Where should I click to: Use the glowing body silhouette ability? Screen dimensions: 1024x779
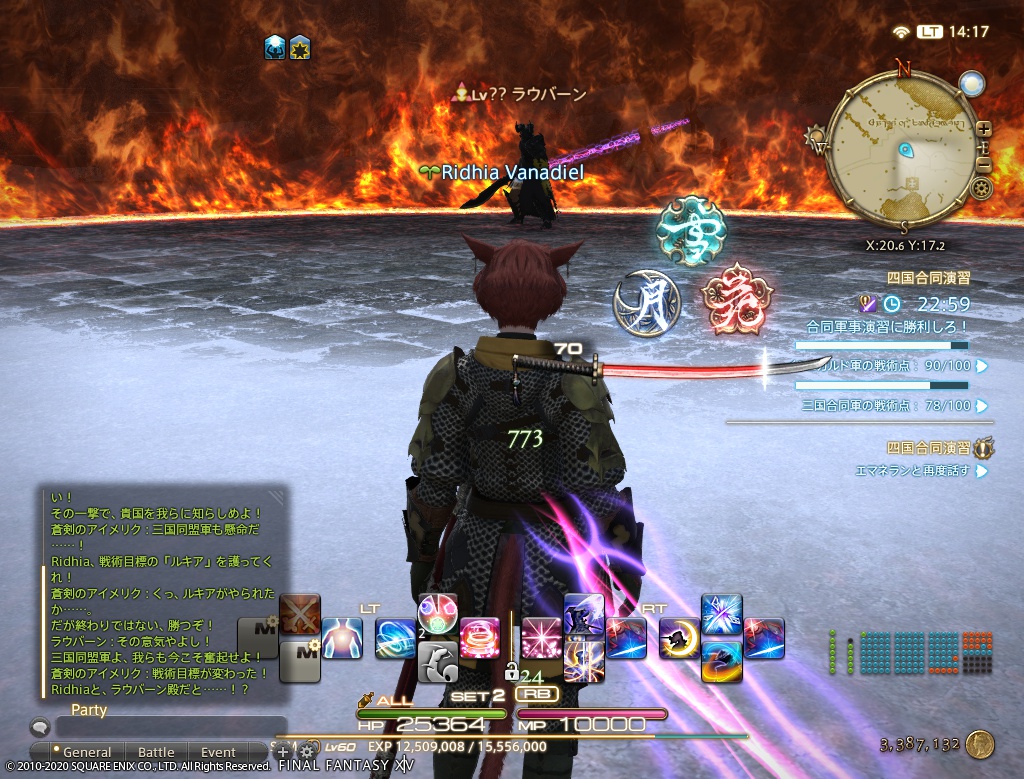(x=342, y=637)
